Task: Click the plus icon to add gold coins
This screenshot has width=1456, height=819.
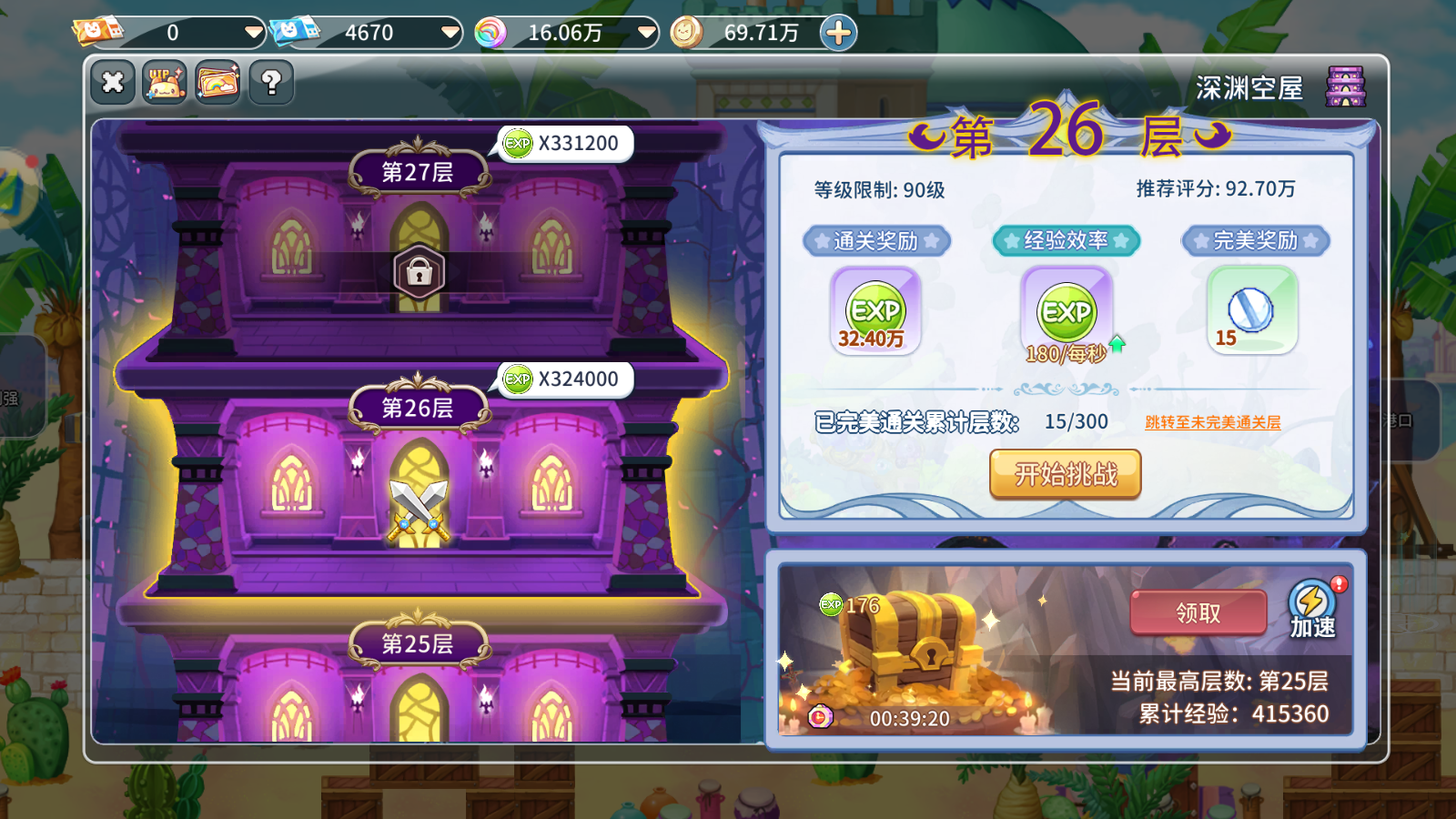Action: [836, 32]
